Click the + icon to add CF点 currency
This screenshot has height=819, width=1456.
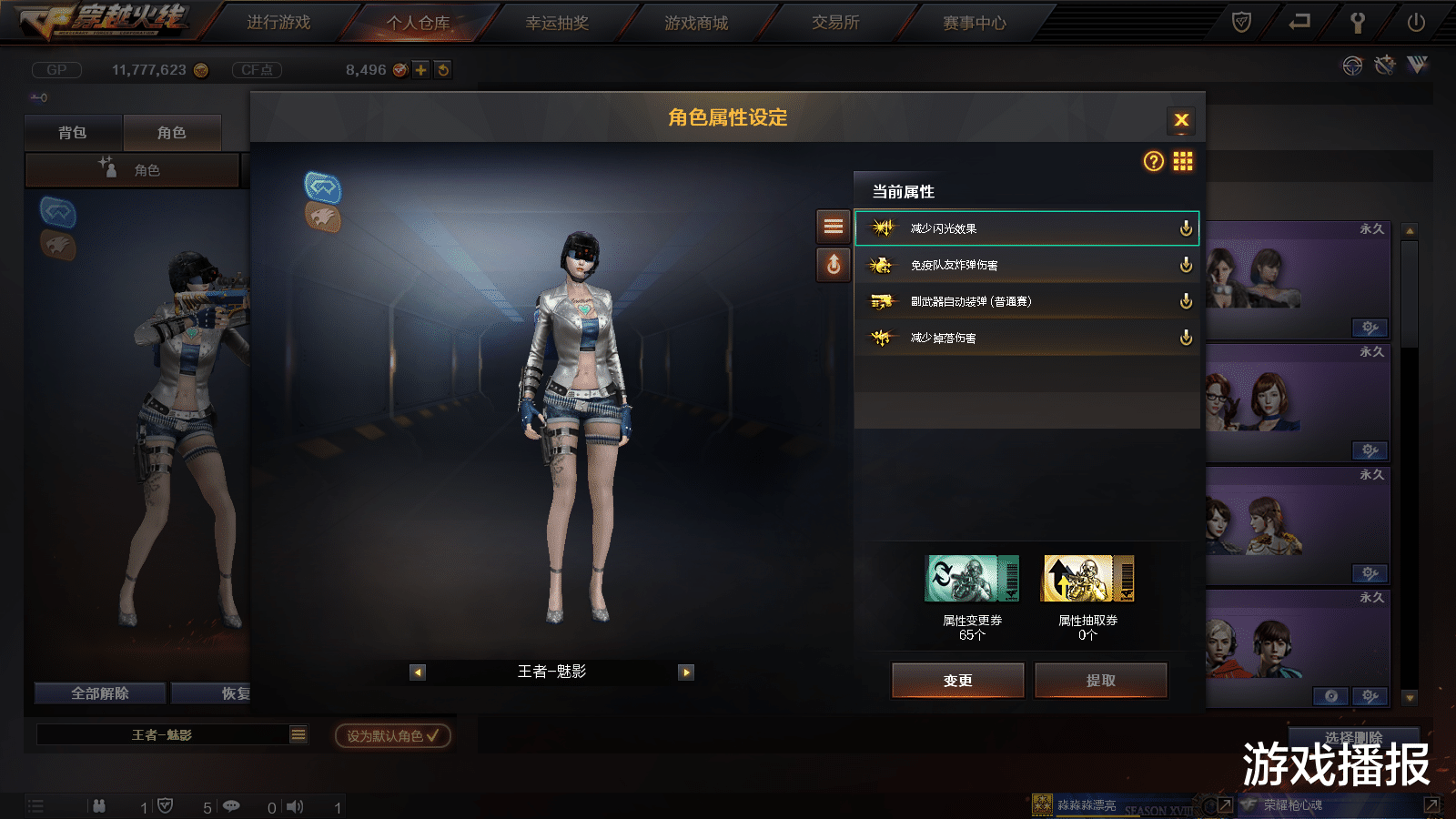pyautogui.click(x=420, y=68)
